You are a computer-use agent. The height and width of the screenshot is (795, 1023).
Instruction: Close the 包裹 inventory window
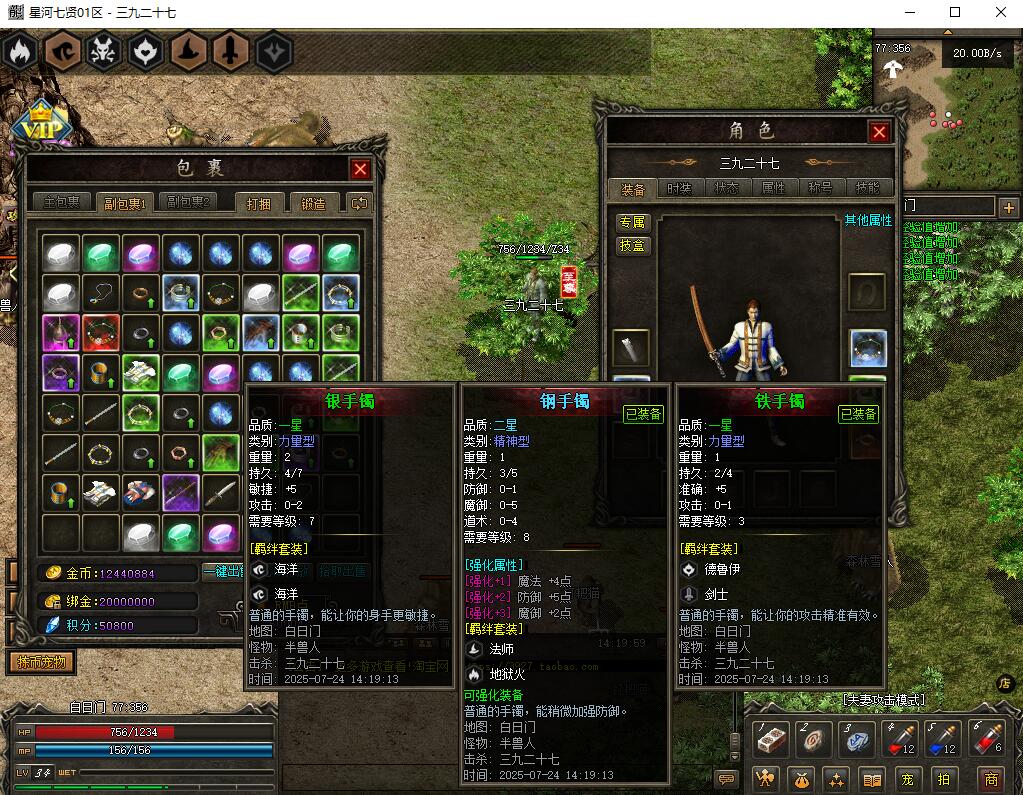click(x=361, y=169)
